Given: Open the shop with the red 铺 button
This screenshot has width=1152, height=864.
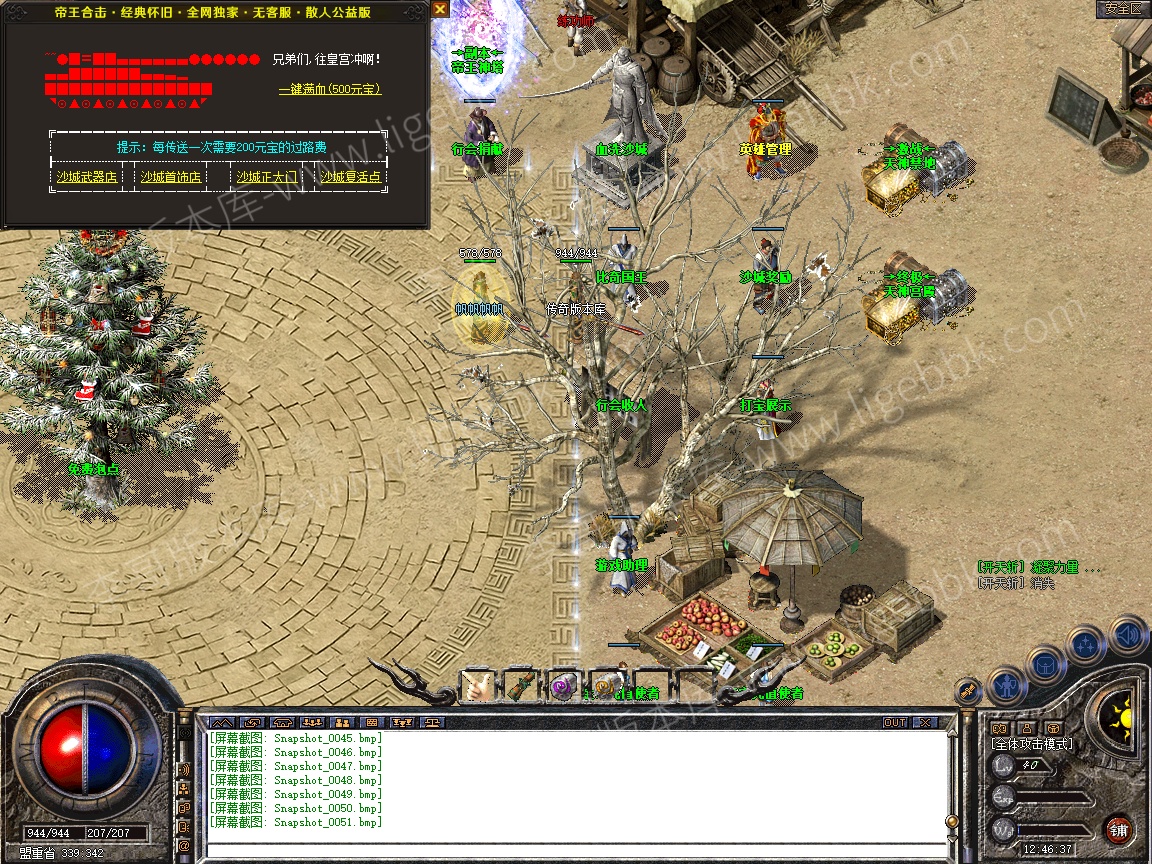Looking at the screenshot, I should click(x=1118, y=830).
